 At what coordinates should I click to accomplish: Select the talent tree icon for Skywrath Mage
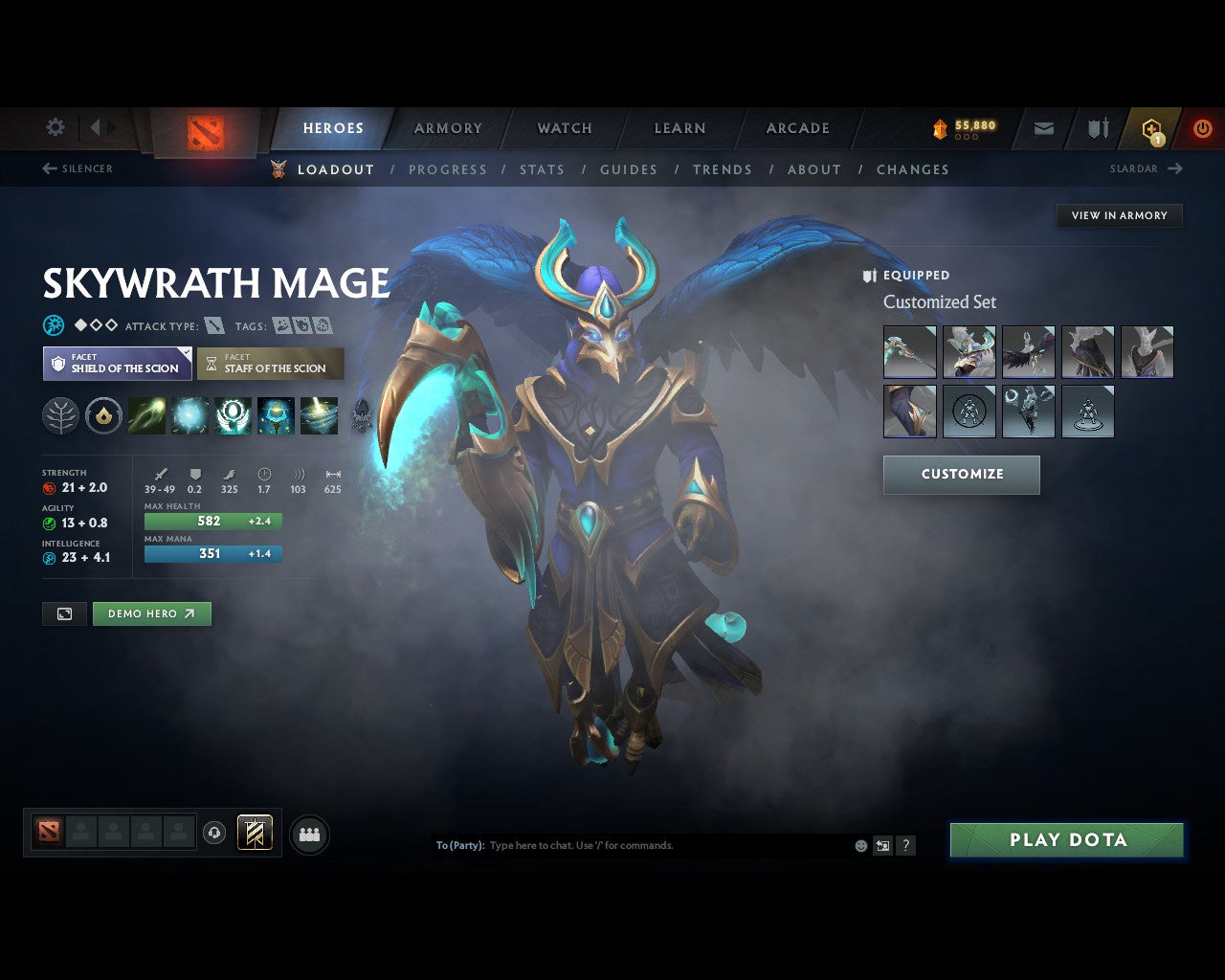pyautogui.click(x=60, y=414)
